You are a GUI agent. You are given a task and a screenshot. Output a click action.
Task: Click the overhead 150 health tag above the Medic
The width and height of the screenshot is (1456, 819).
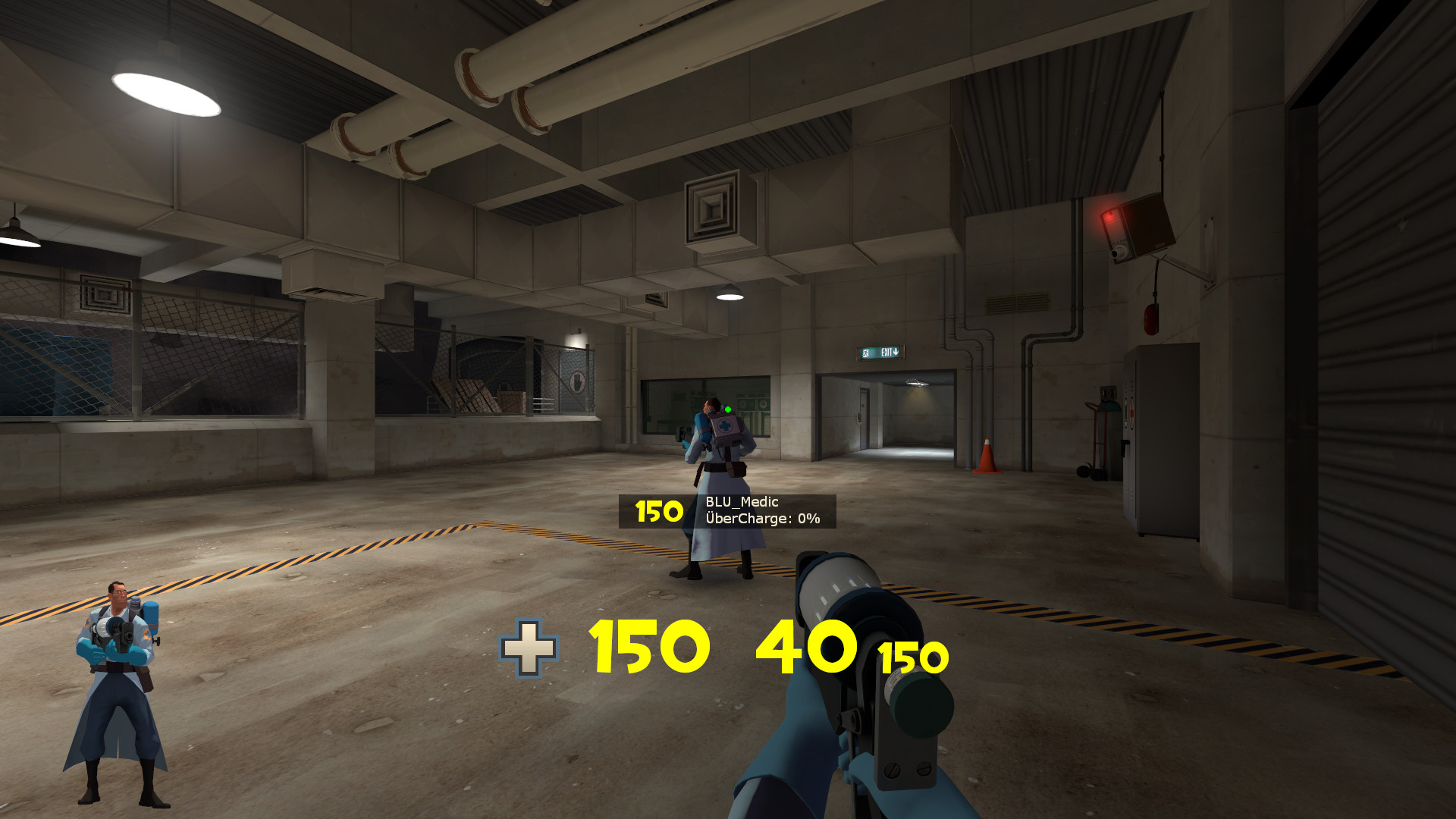click(655, 511)
